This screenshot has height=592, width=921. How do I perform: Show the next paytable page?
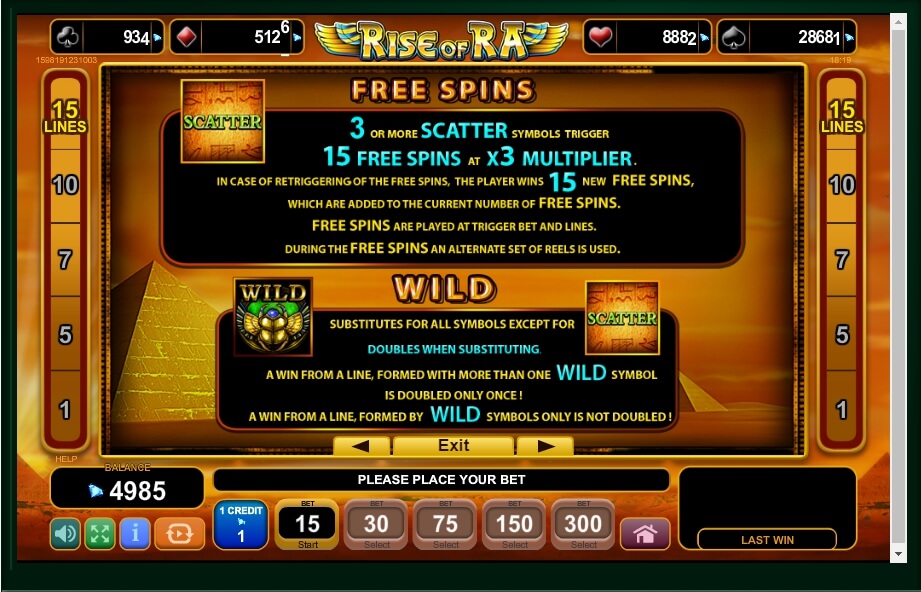coord(546,445)
